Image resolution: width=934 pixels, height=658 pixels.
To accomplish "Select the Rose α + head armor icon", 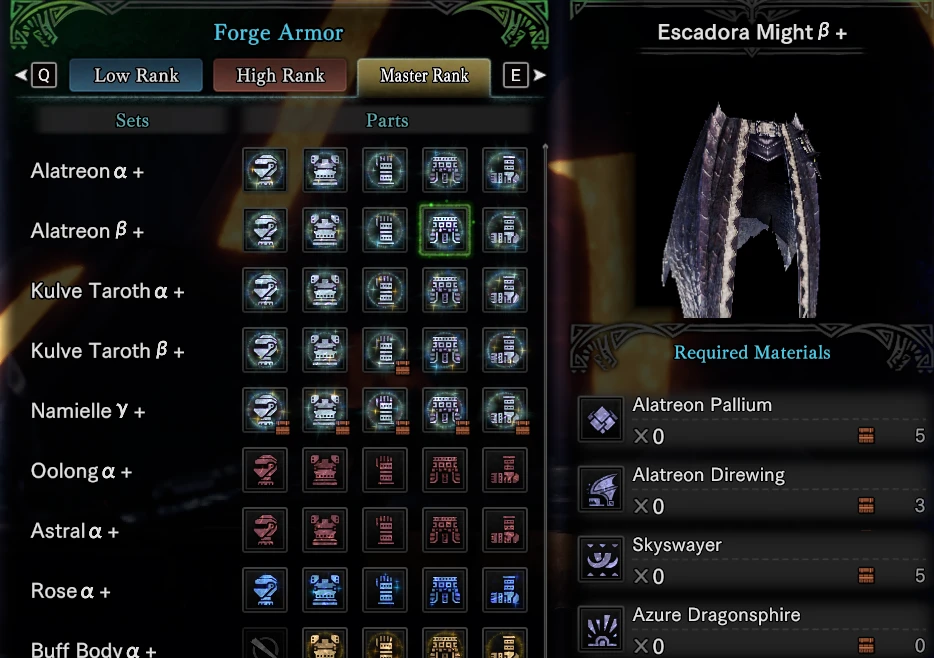I will (265, 591).
